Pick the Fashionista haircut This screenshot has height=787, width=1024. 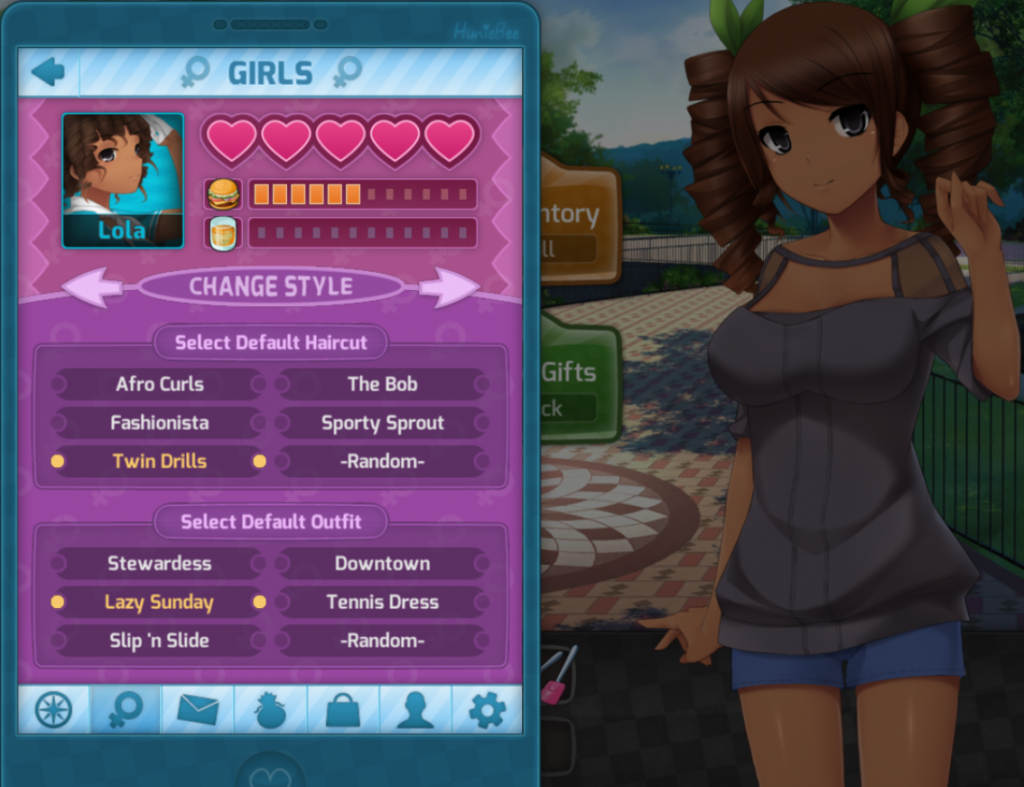(159, 423)
